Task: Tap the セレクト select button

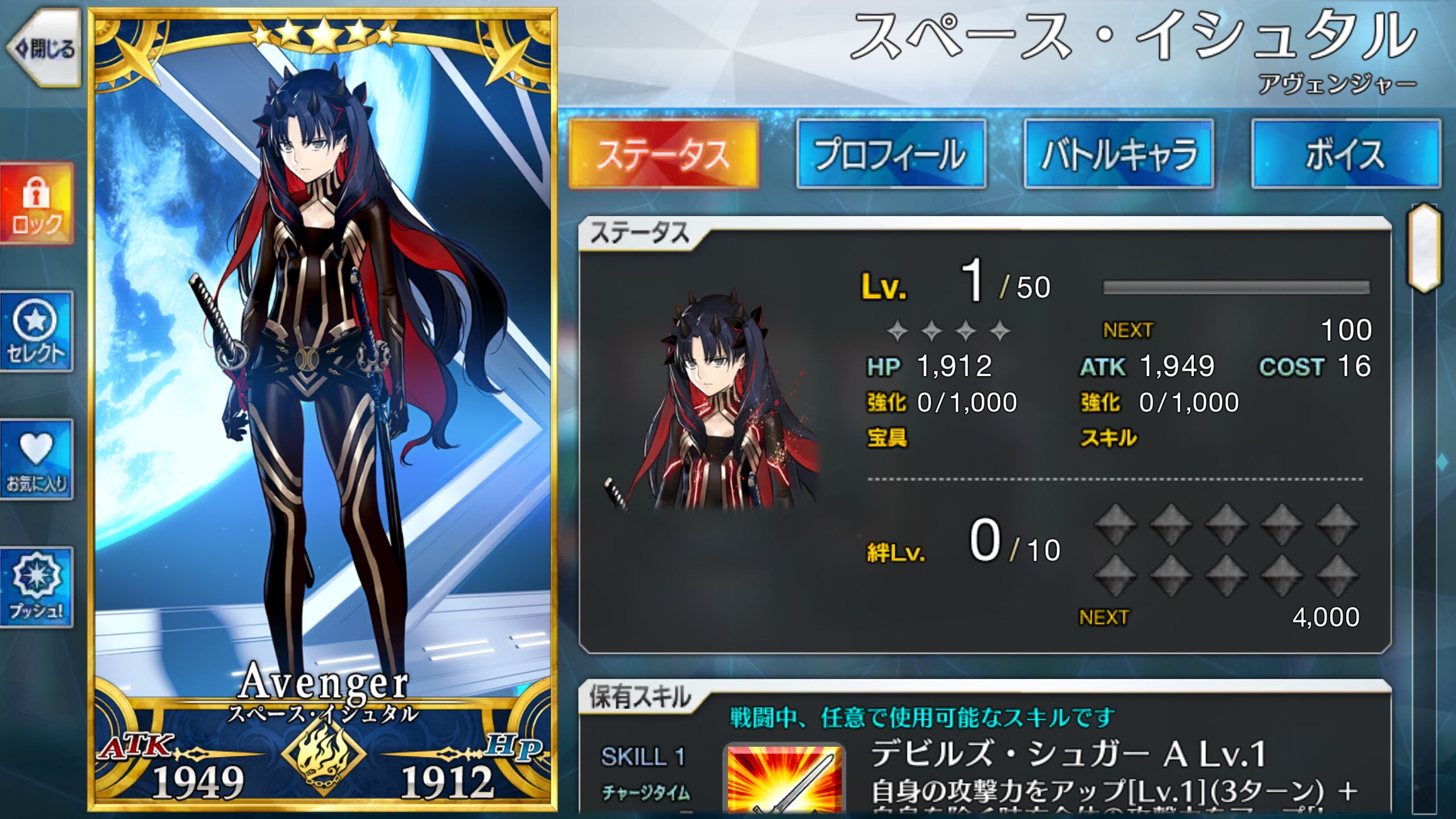Action: coord(37,332)
